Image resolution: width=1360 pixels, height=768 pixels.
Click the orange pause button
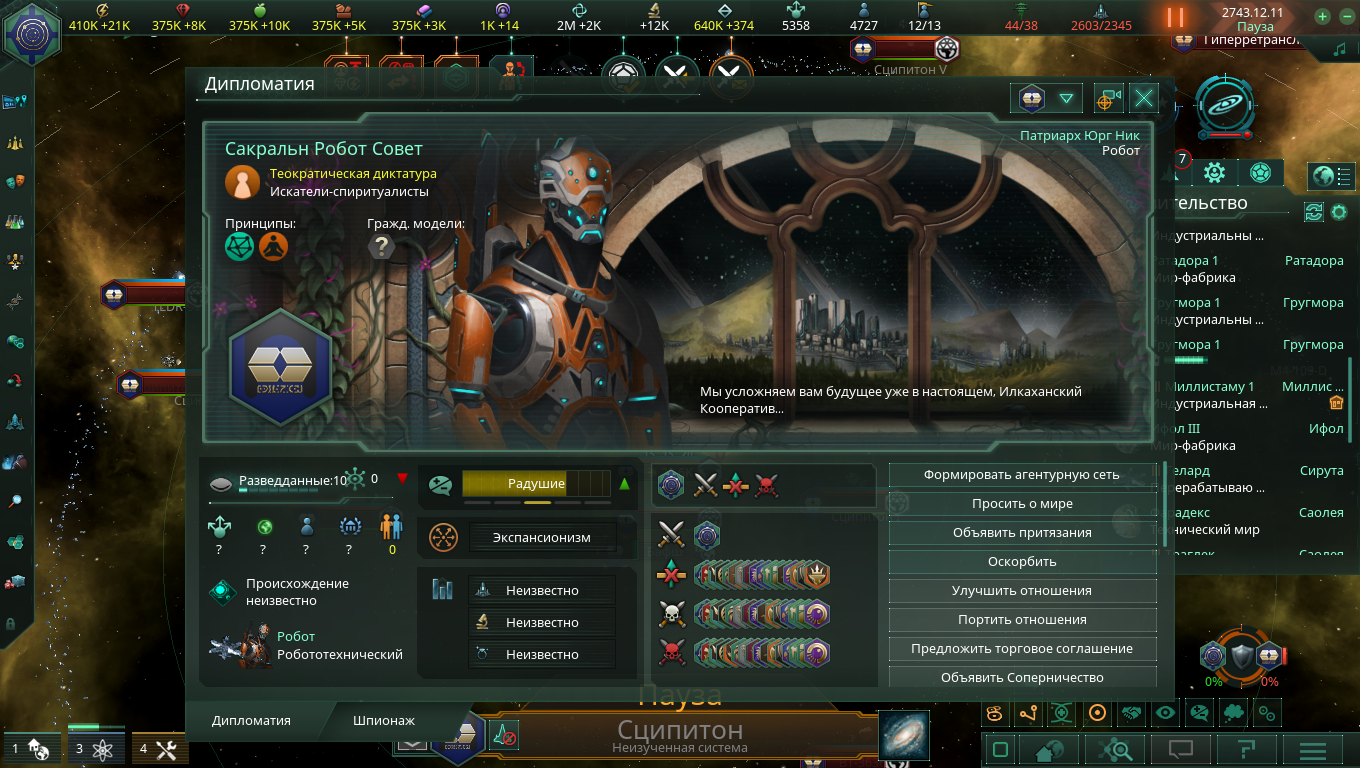click(1175, 17)
